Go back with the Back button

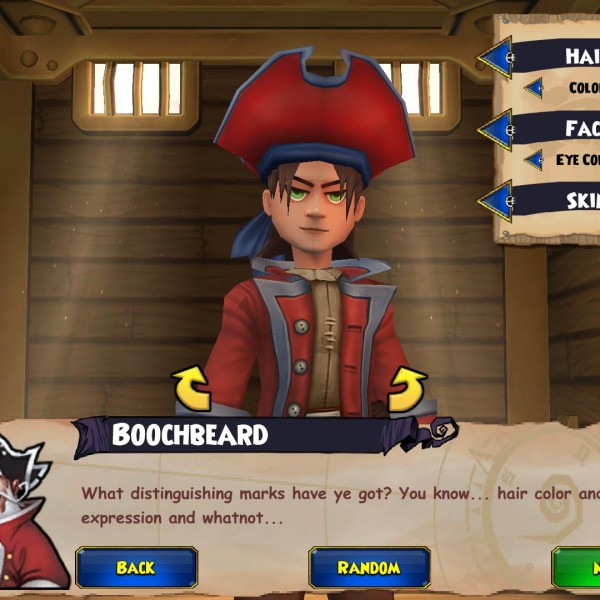[136, 567]
